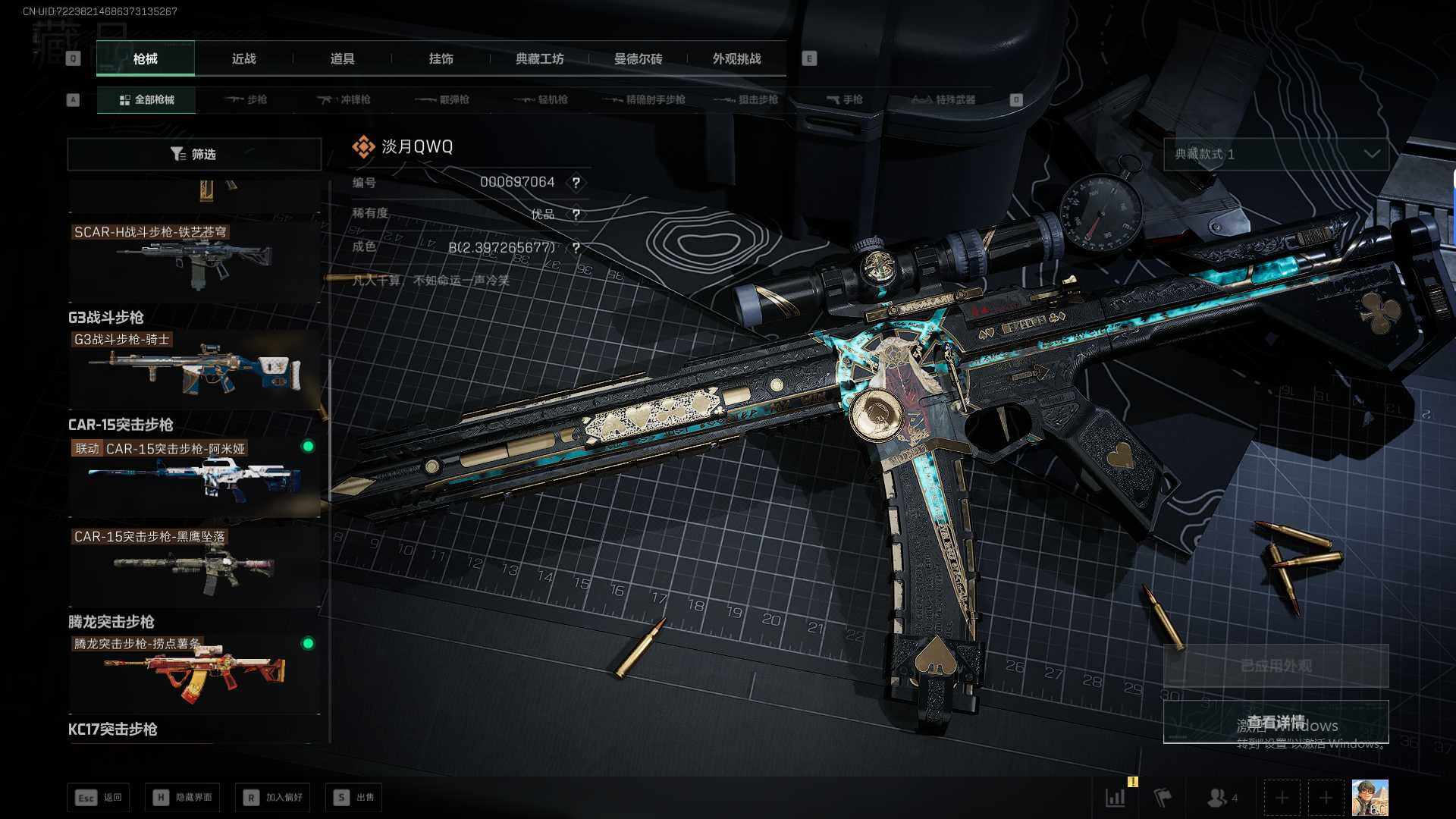Show the 手枪 pistol category
This screenshot has width=1456, height=819.
[844, 99]
